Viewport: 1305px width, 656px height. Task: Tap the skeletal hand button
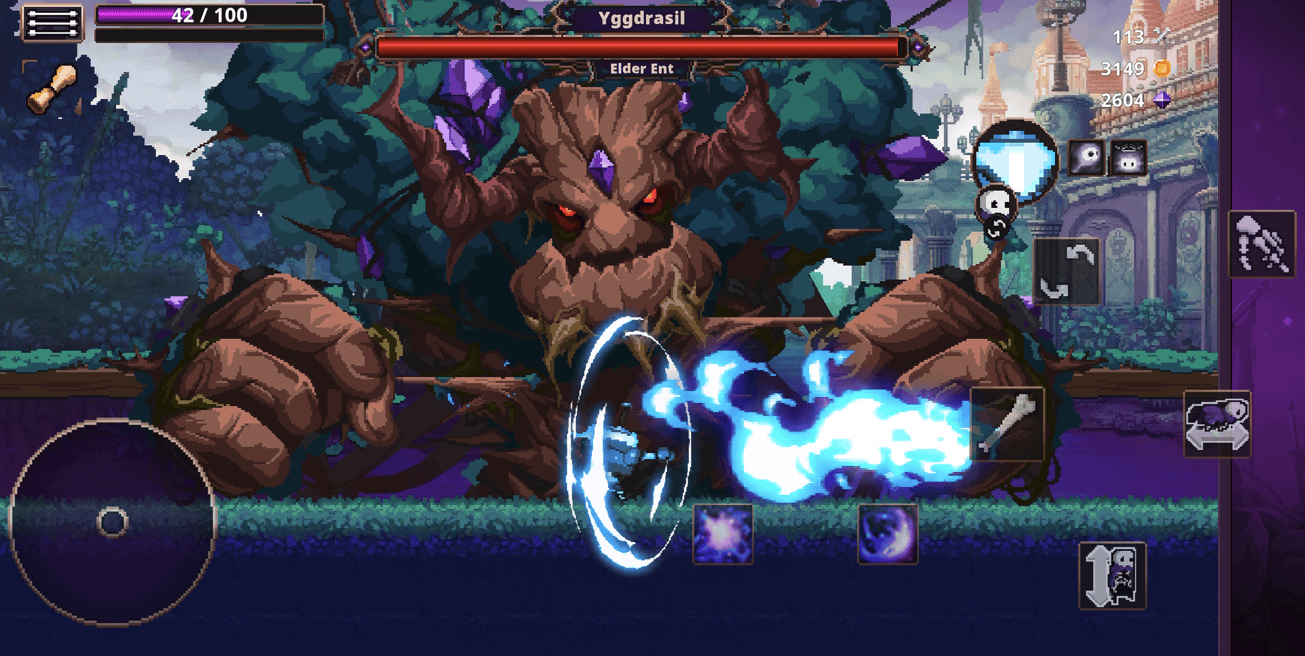tap(1261, 244)
